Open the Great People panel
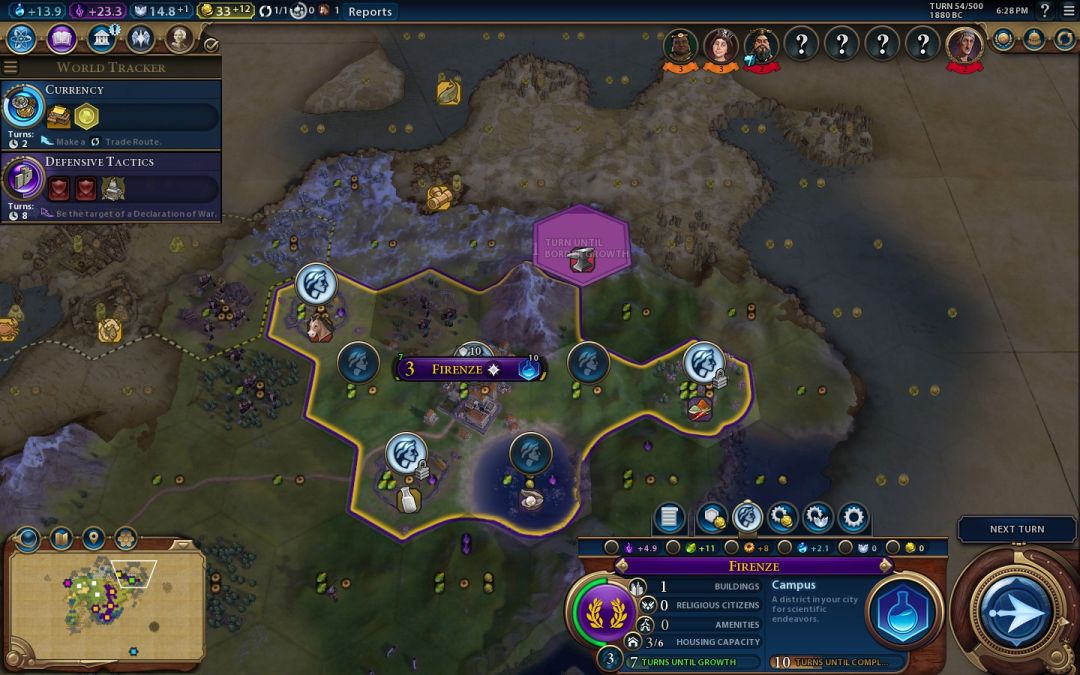Viewport: 1080px width, 675px height. pos(179,39)
